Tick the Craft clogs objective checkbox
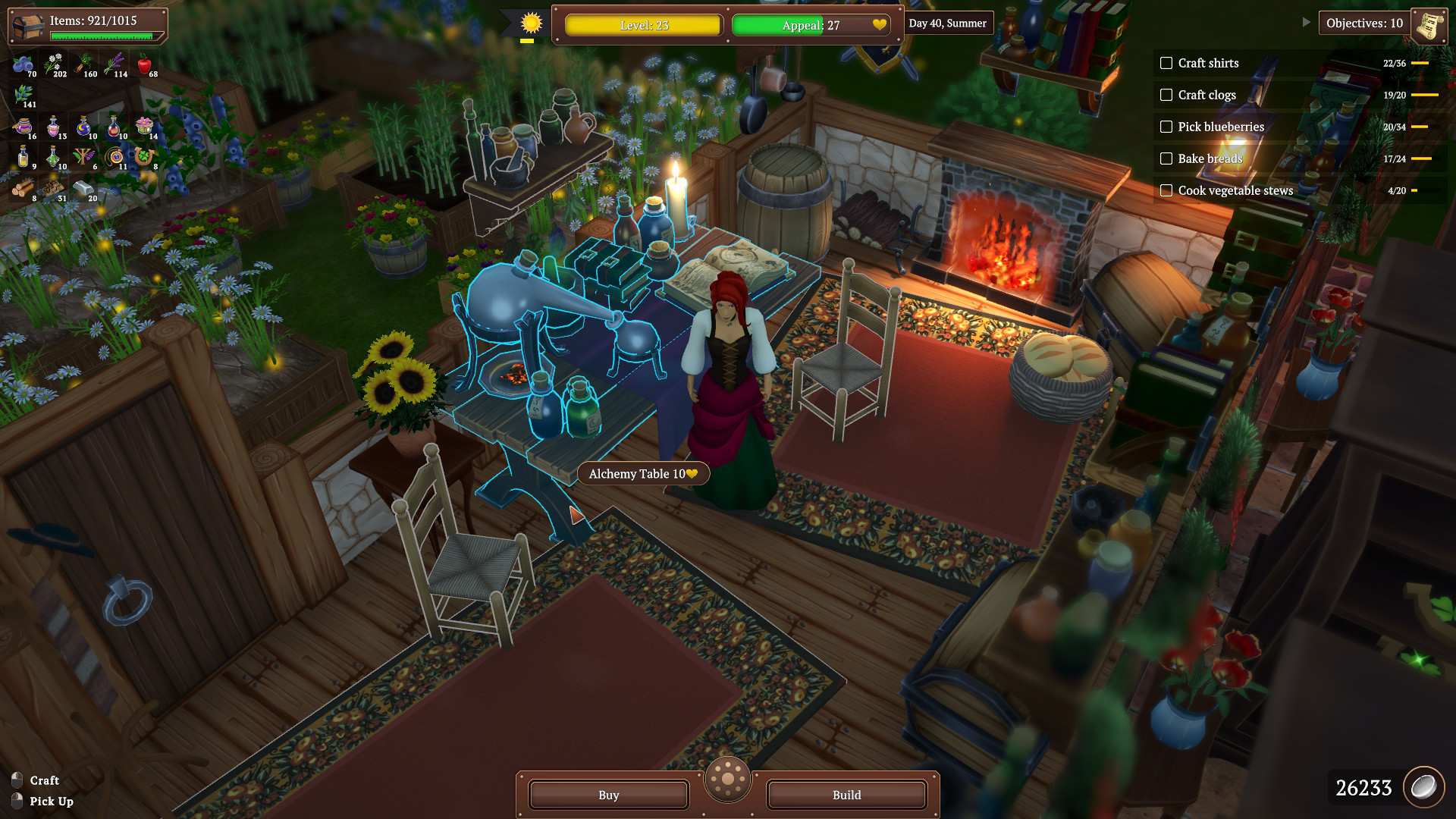The height and width of the screenshot is (819, 1456). [1166, 95]
